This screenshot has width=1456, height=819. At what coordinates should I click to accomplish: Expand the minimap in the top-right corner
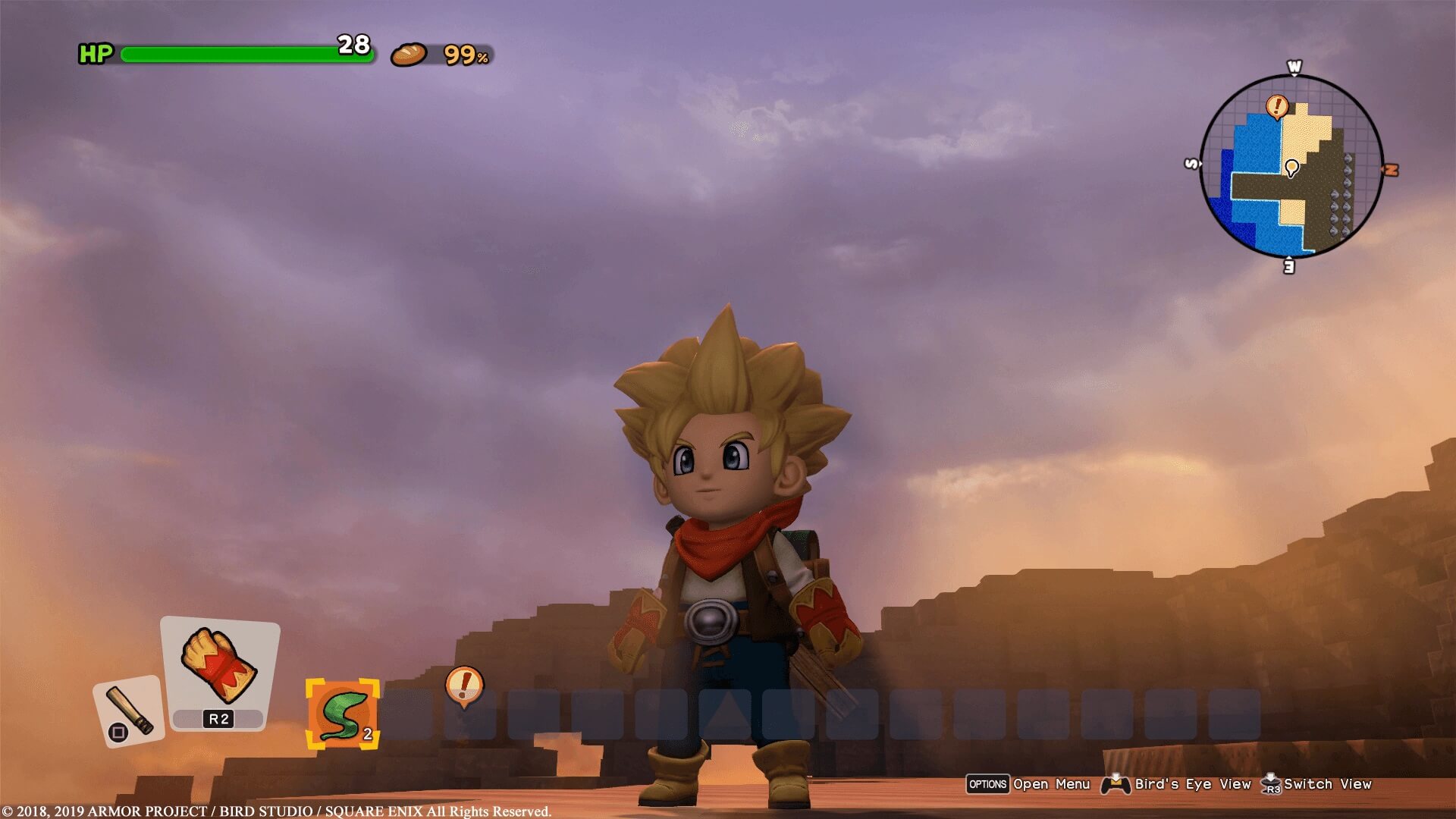[1293, 167]
